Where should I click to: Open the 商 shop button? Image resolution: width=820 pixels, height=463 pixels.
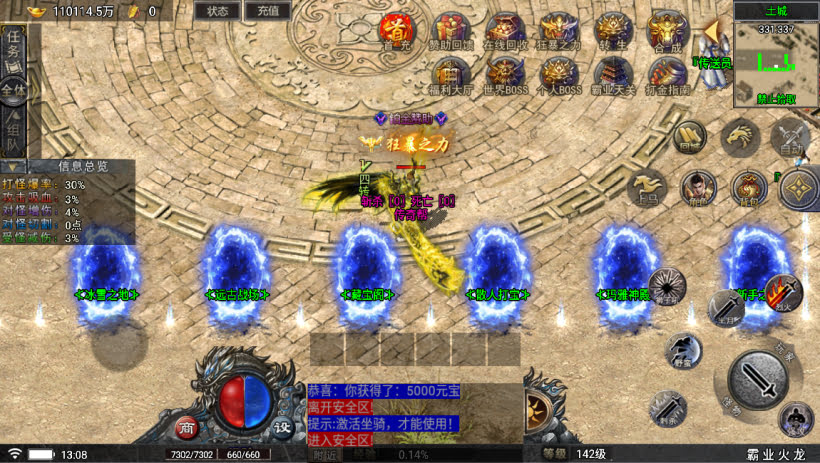186,427
